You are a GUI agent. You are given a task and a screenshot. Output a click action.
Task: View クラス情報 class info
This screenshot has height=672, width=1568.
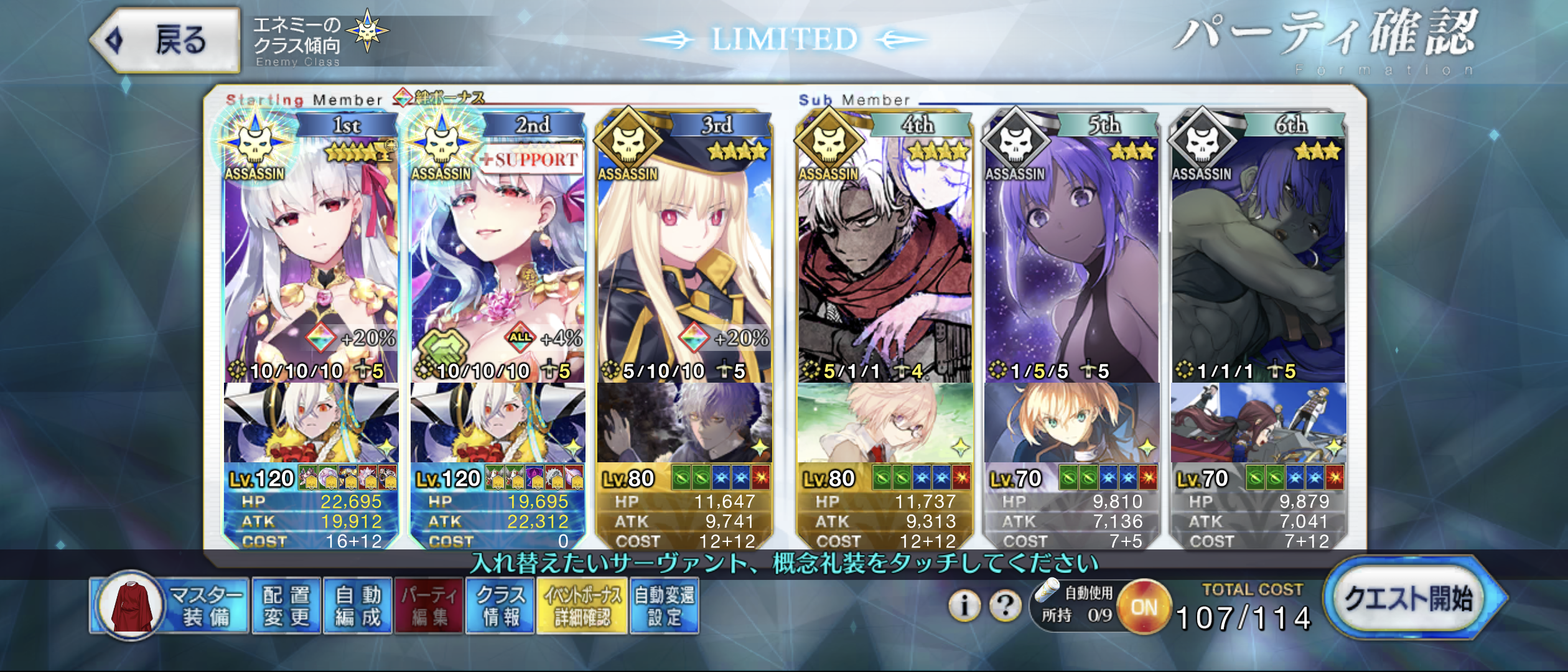point(500,606)
